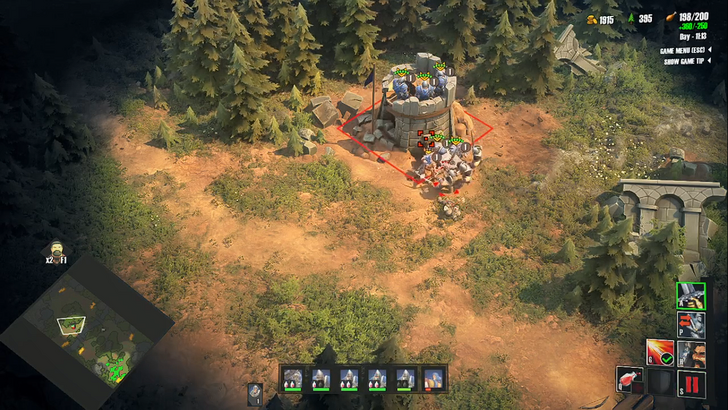Toggle the fiery slash ability with checkmark
728x410 pixels.
coord(660,353)
